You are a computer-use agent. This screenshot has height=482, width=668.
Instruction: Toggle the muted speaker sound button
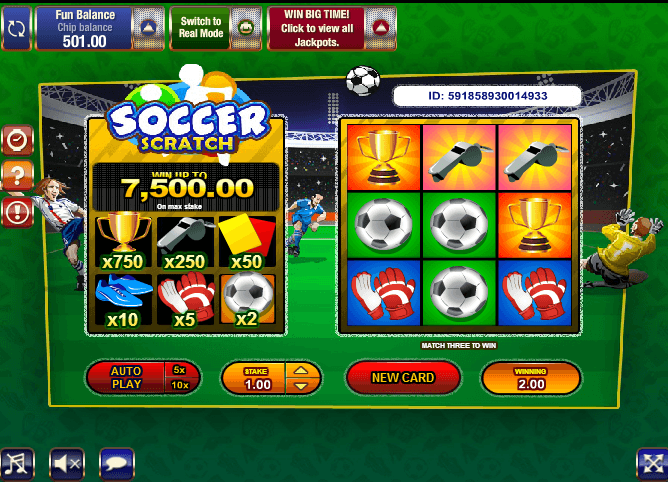point(67,463)
